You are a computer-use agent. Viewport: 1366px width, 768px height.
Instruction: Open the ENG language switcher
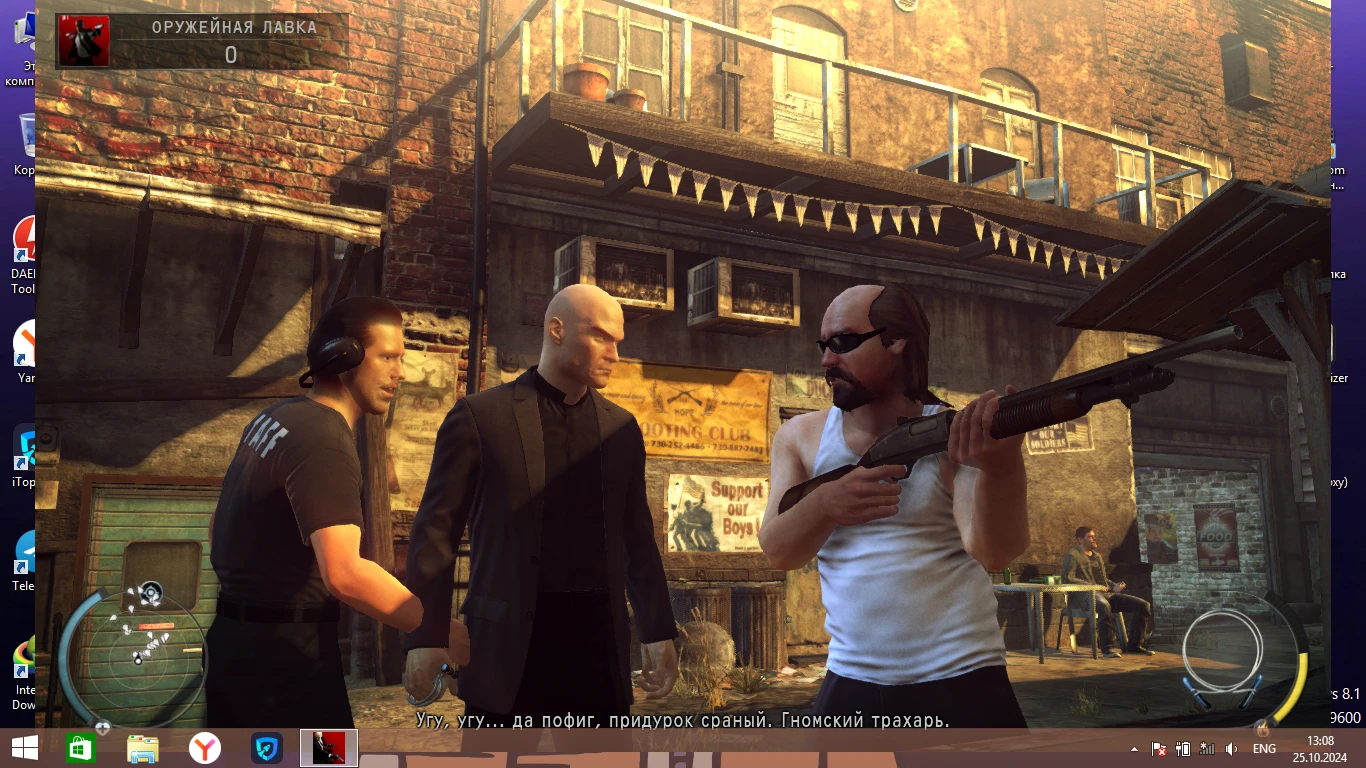(x=1264, y=748)
